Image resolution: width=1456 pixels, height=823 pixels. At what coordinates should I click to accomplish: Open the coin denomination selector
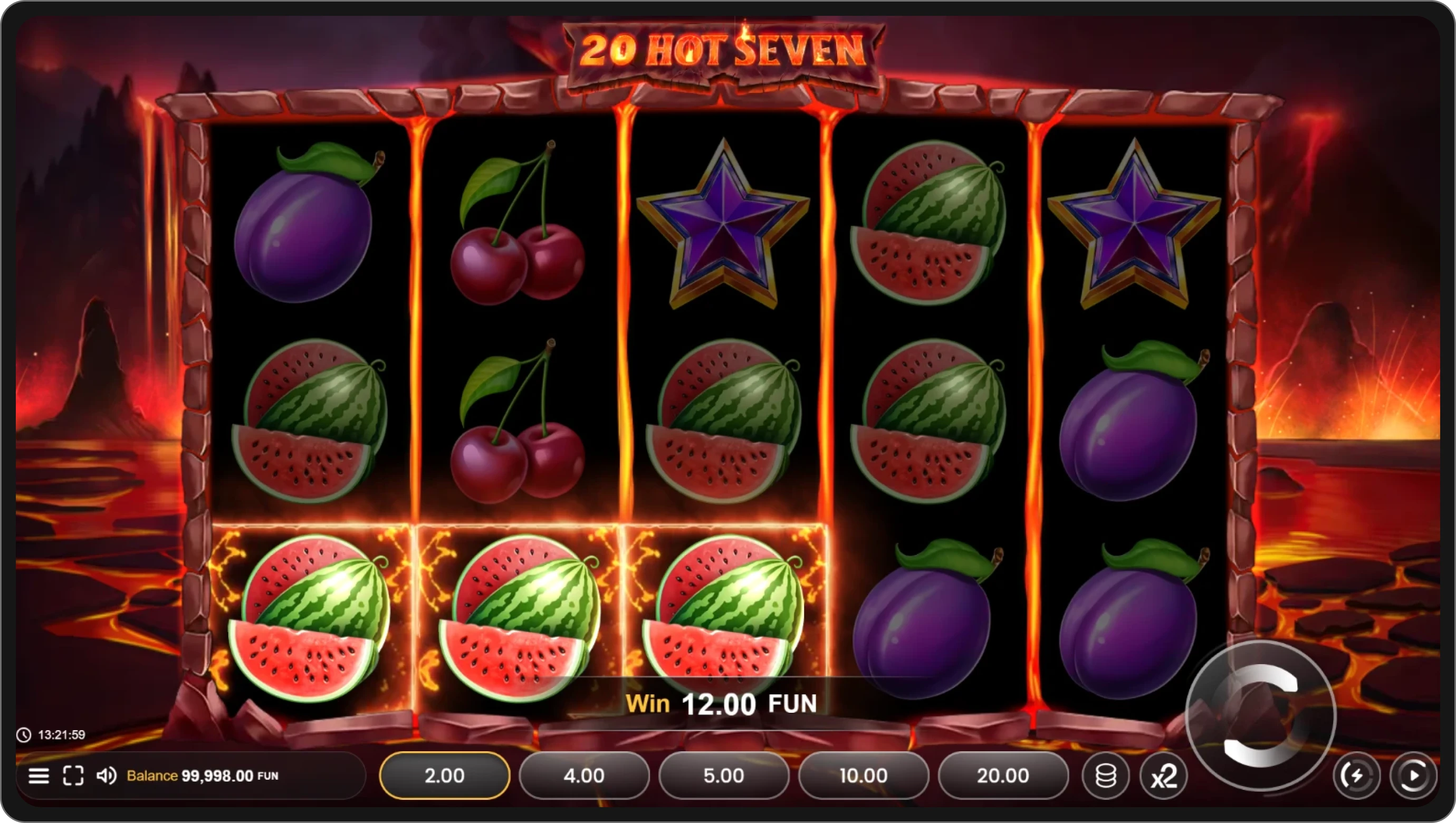[x=1106, y=776]
